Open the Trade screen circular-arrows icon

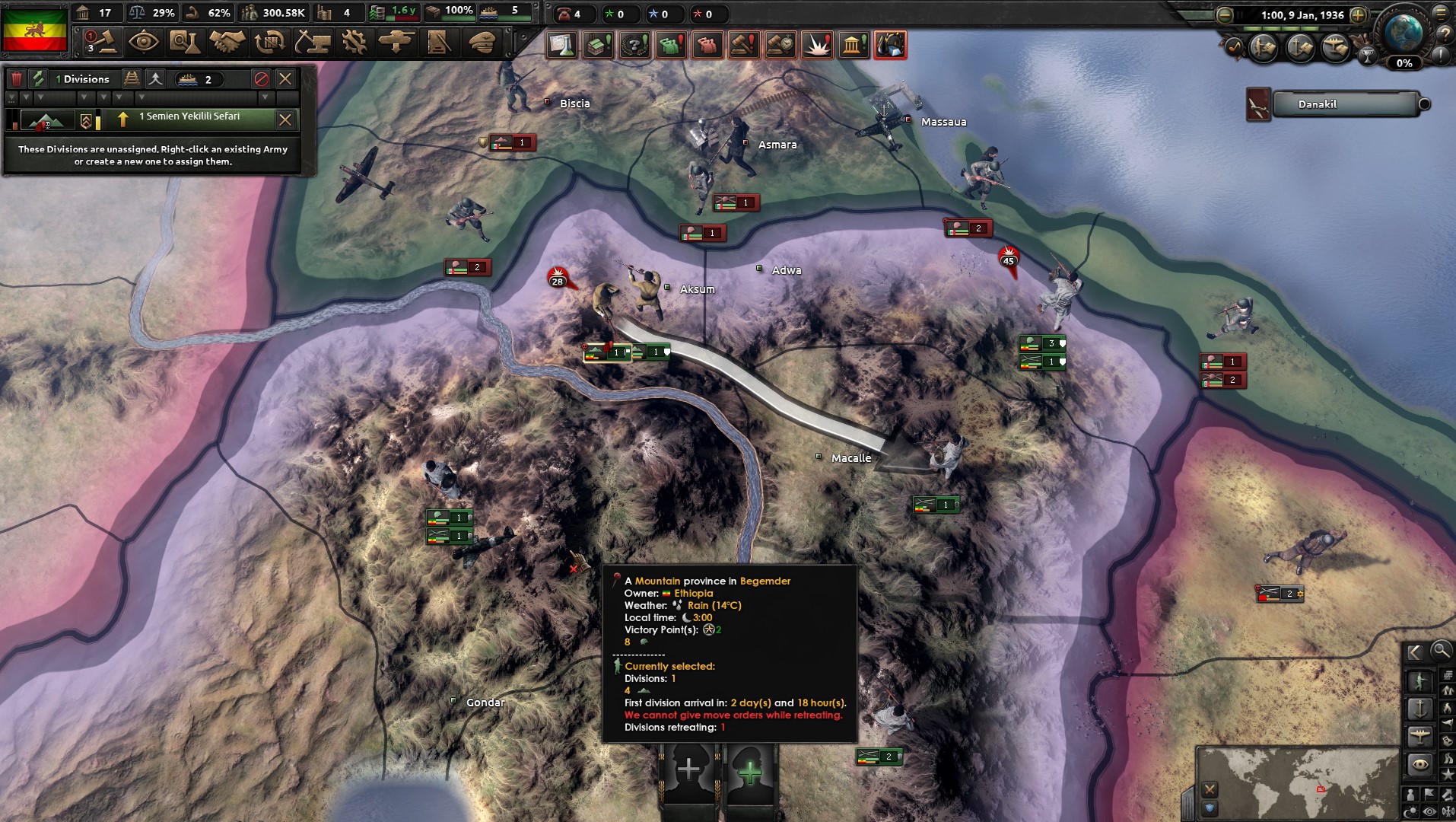pyautogui.click(x=267, y=43)
